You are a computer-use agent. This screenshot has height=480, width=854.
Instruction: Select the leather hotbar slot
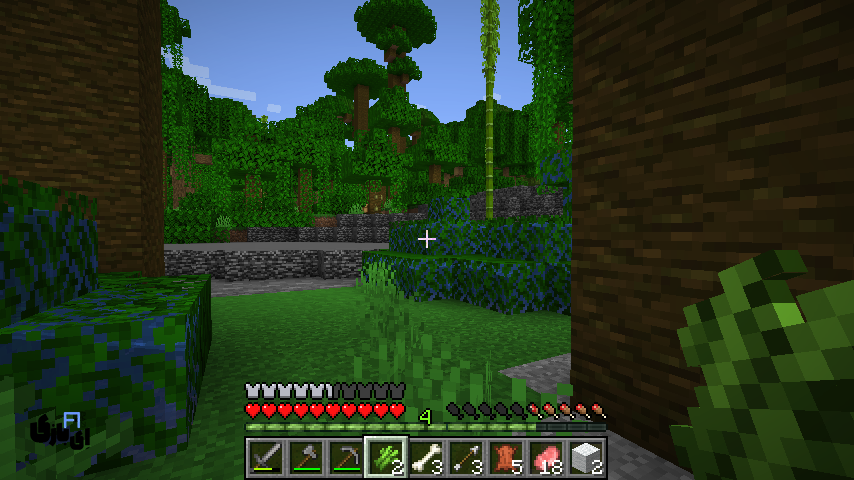click(x=505, y=457)
